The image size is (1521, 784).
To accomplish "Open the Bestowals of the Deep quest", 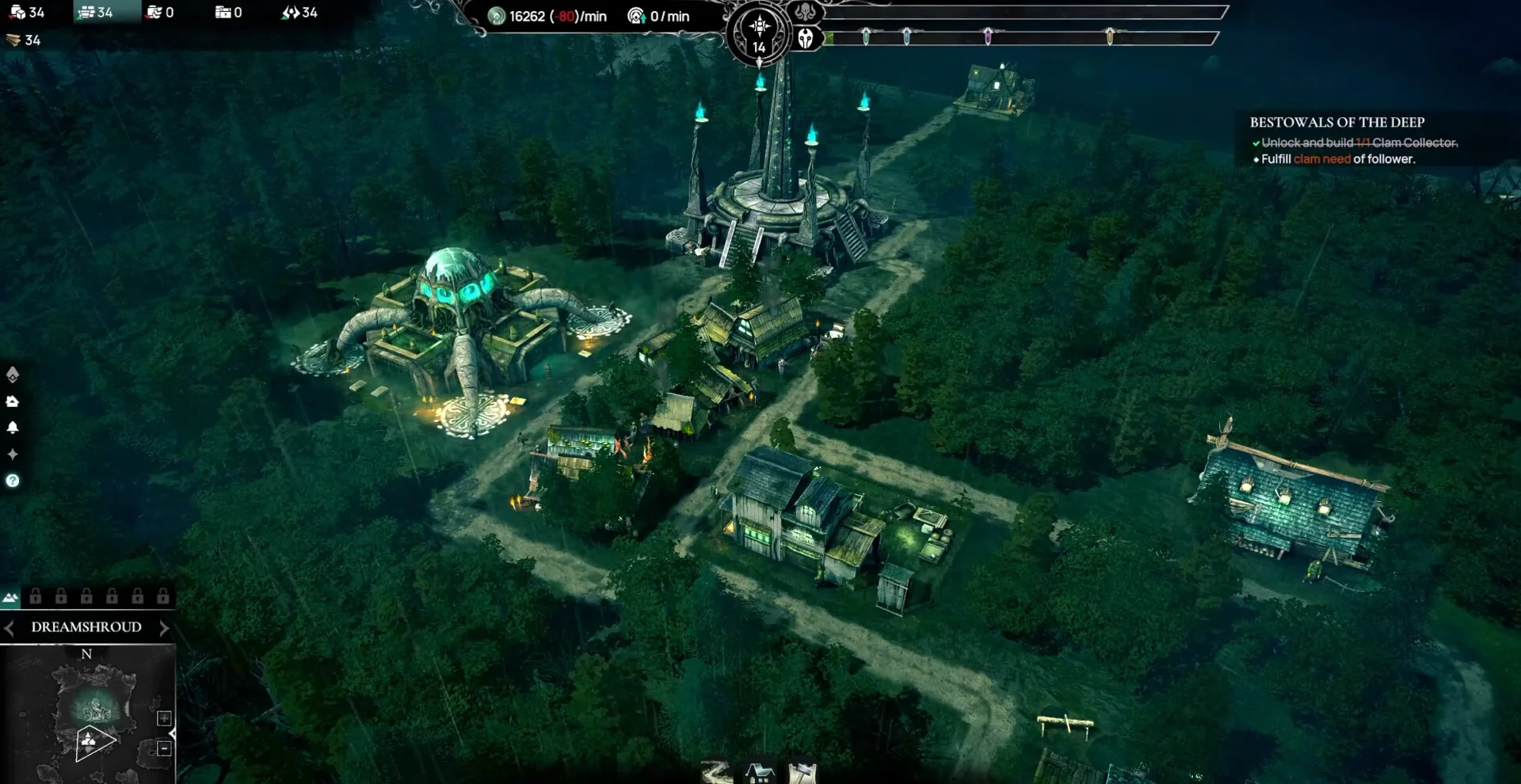I will 1336,122.
